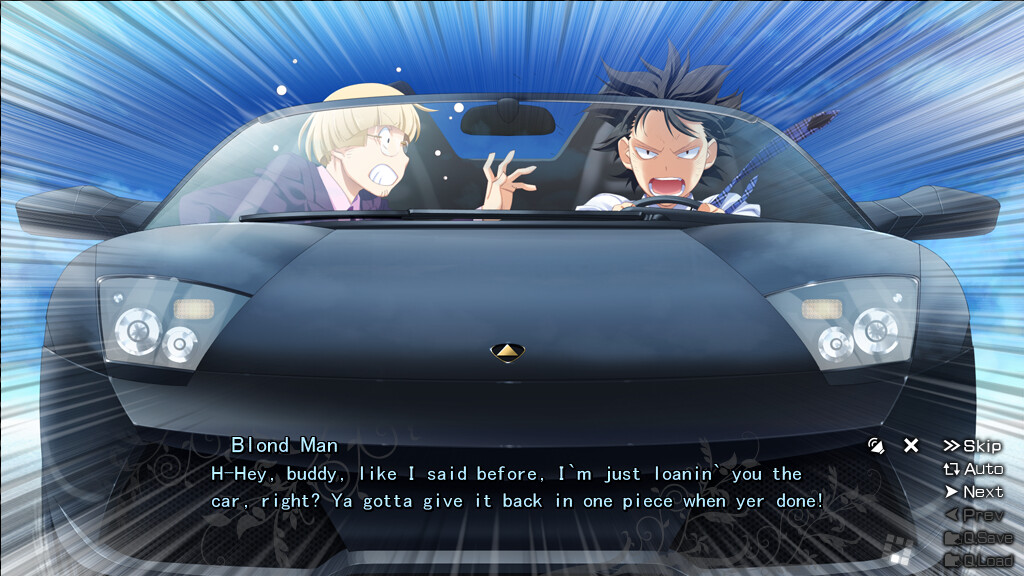Go back with the Prev button
This screenshot has width=1024, height=576.
pyautogui.click(x=973, y=515)
